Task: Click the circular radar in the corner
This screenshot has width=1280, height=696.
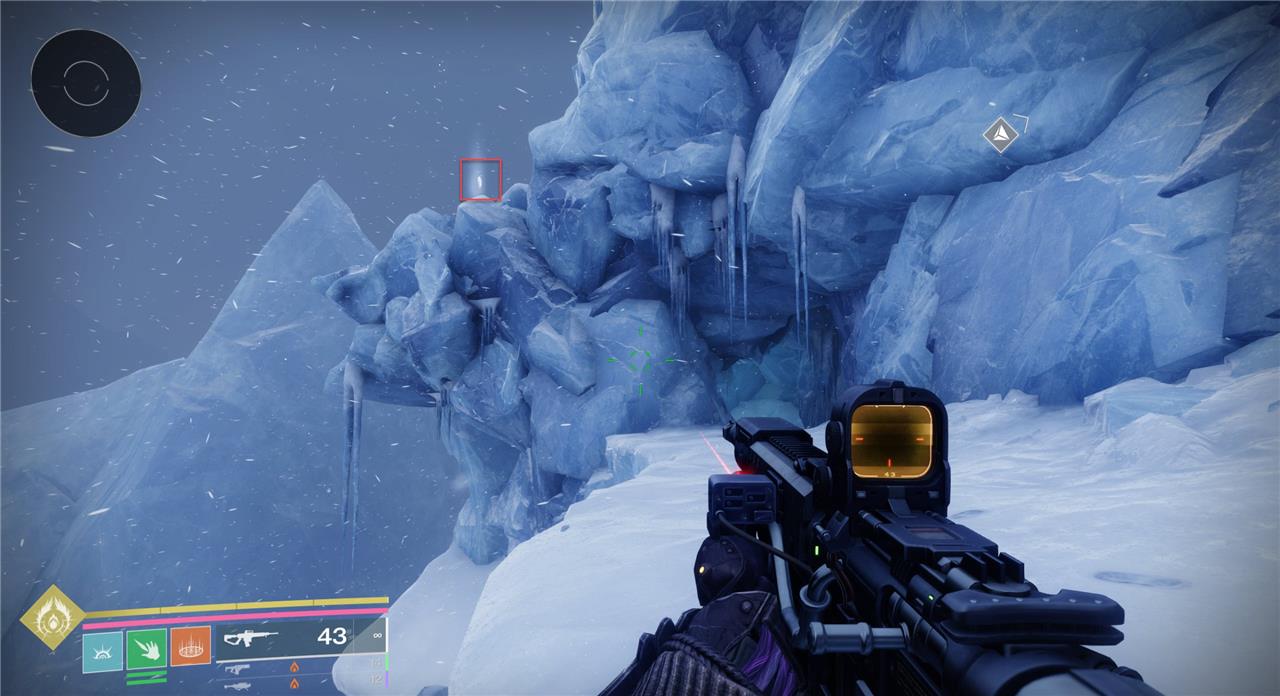Action: [x=86, y=83]
